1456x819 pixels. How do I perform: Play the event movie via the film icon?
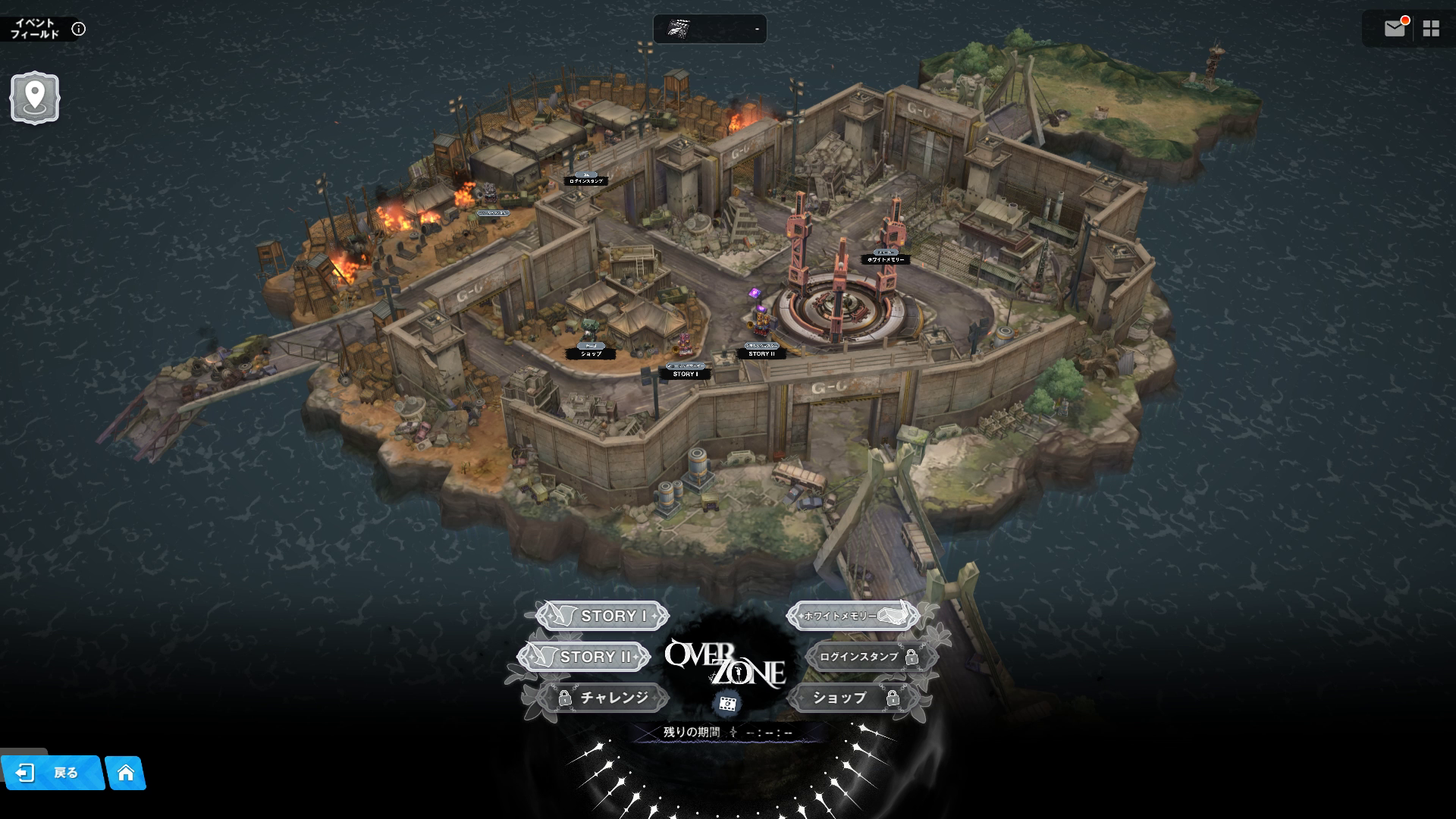(x=728, y=704)
